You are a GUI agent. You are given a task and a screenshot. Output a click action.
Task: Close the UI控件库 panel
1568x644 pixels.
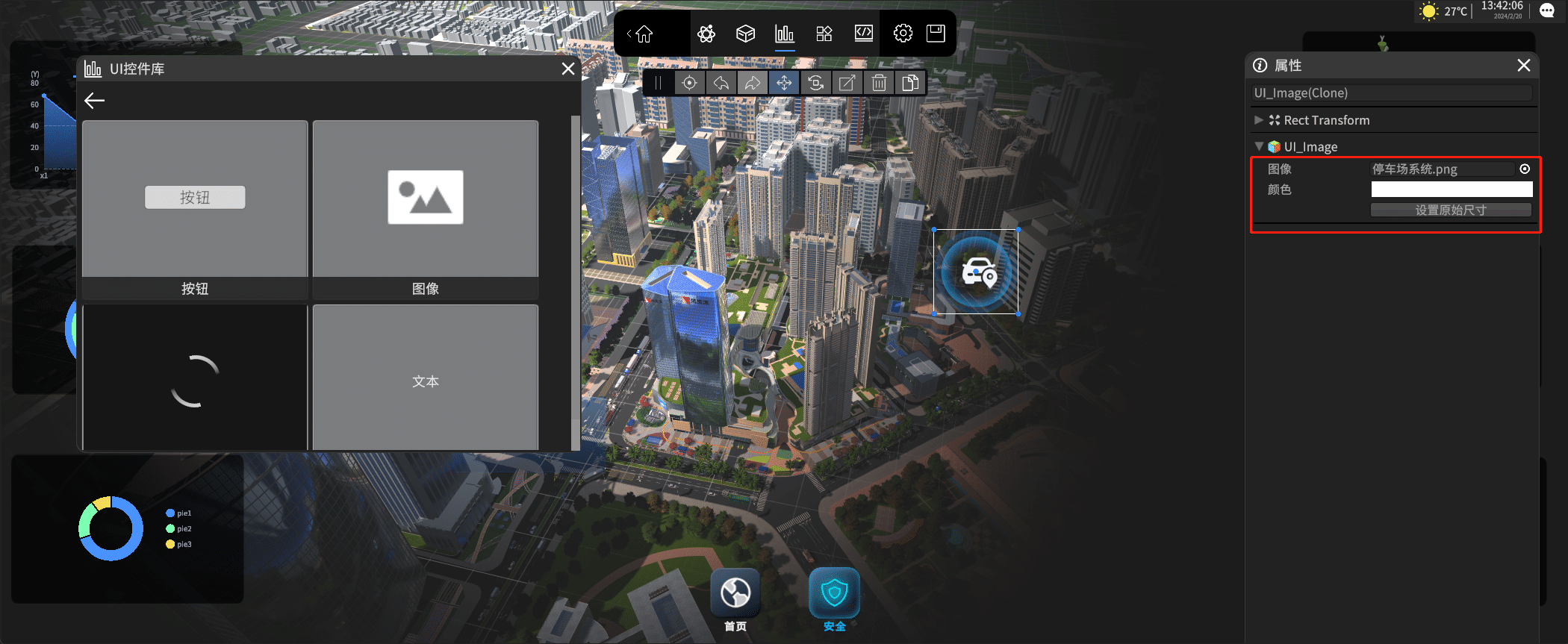coord(568,69)
